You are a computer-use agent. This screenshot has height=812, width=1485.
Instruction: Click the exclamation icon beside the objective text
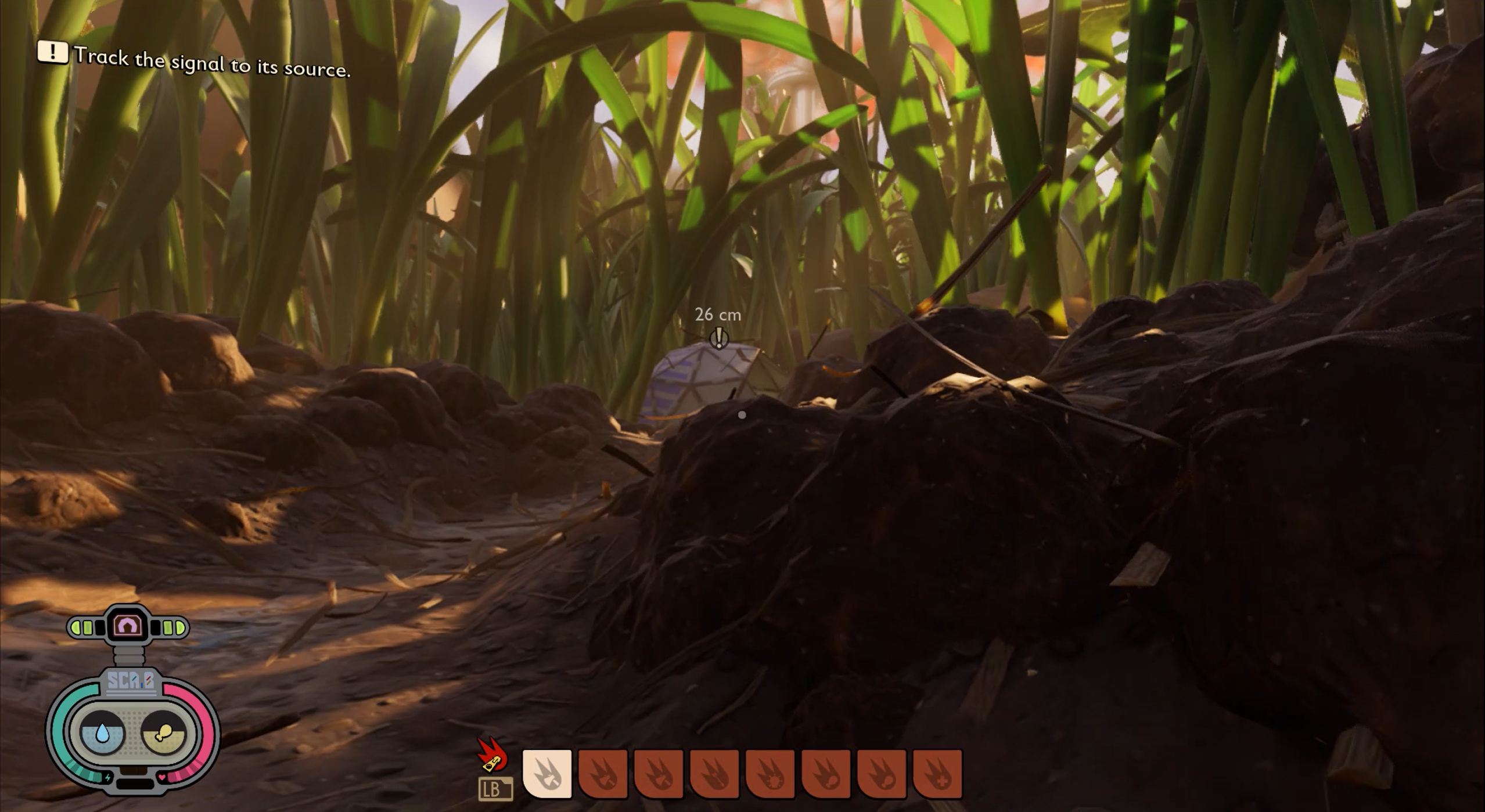(53, 53)
